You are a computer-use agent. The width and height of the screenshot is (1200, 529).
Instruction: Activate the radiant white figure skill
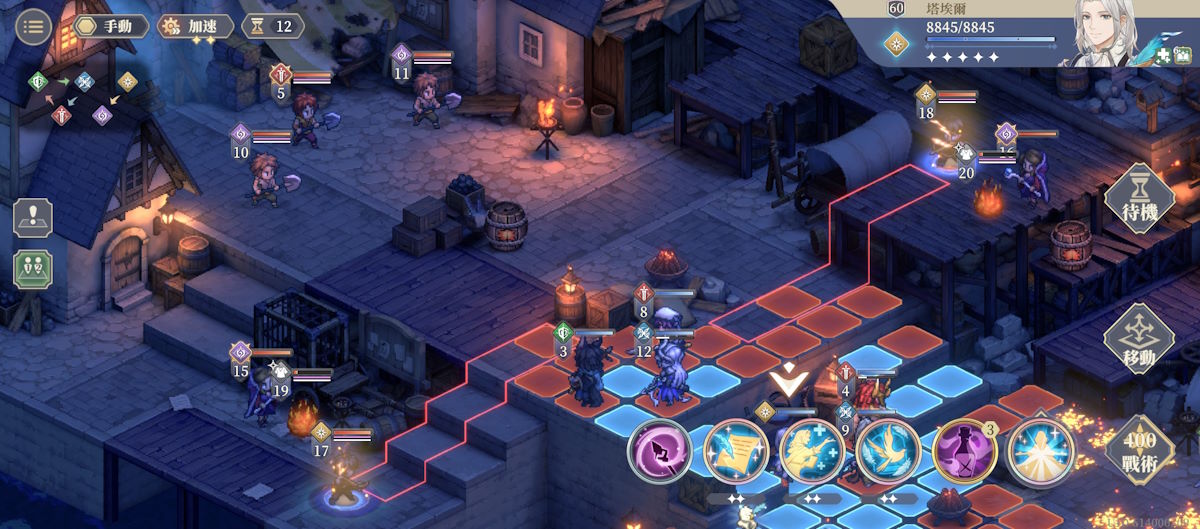point(1040,452)
